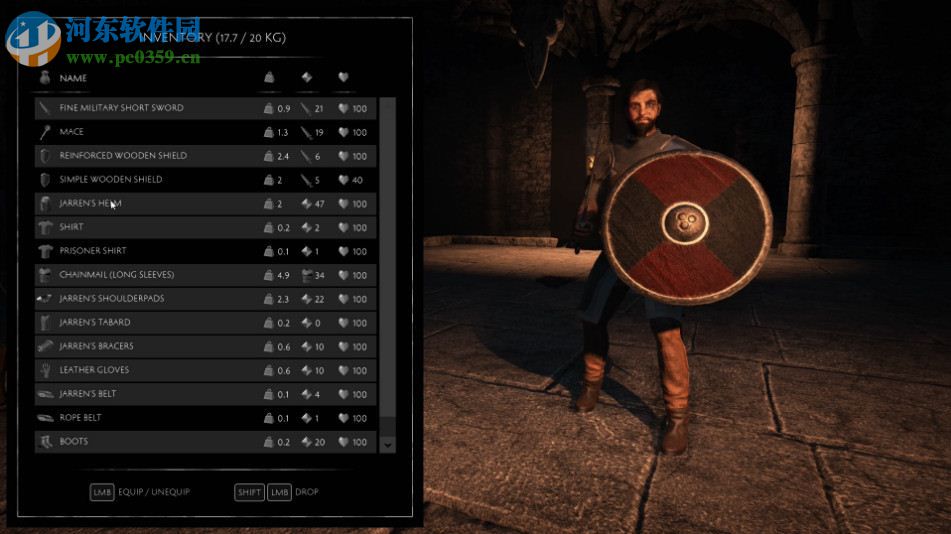Image resolution: width=951 pixels, height=534 pixels.
Task: Click the Jarren's Tabard entry
Action: pyautogui.click(x=95, y=323)
